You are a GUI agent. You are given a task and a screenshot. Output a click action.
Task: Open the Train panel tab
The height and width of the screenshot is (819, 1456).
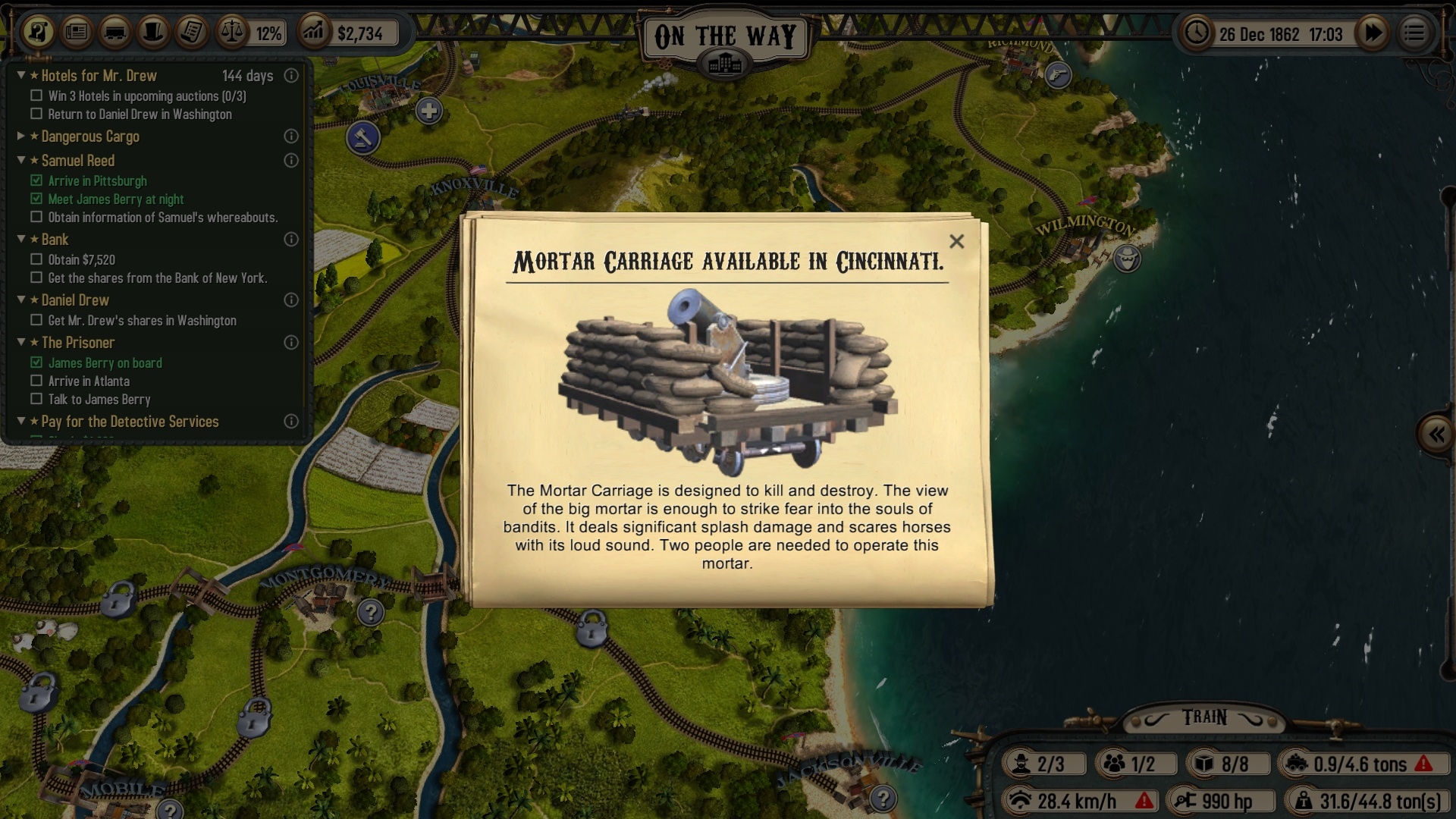point(1204,717)
